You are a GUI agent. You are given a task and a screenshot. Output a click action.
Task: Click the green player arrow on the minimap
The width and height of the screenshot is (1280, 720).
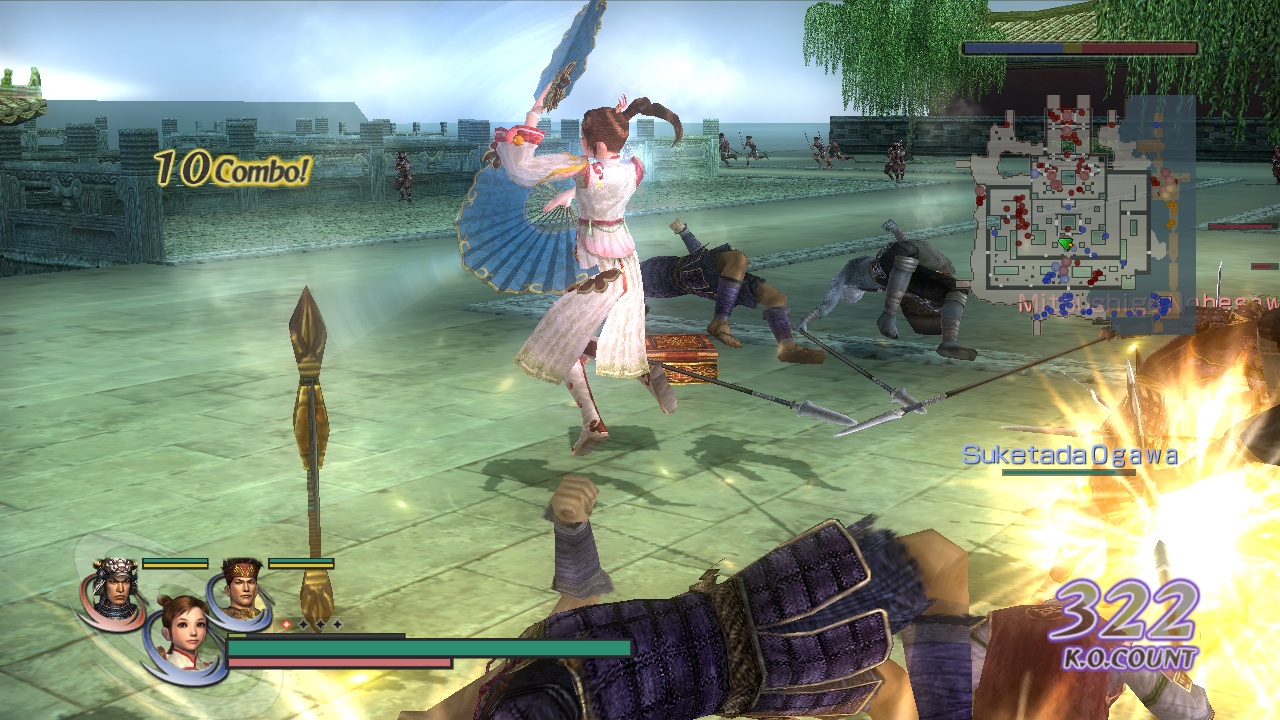1065,243
